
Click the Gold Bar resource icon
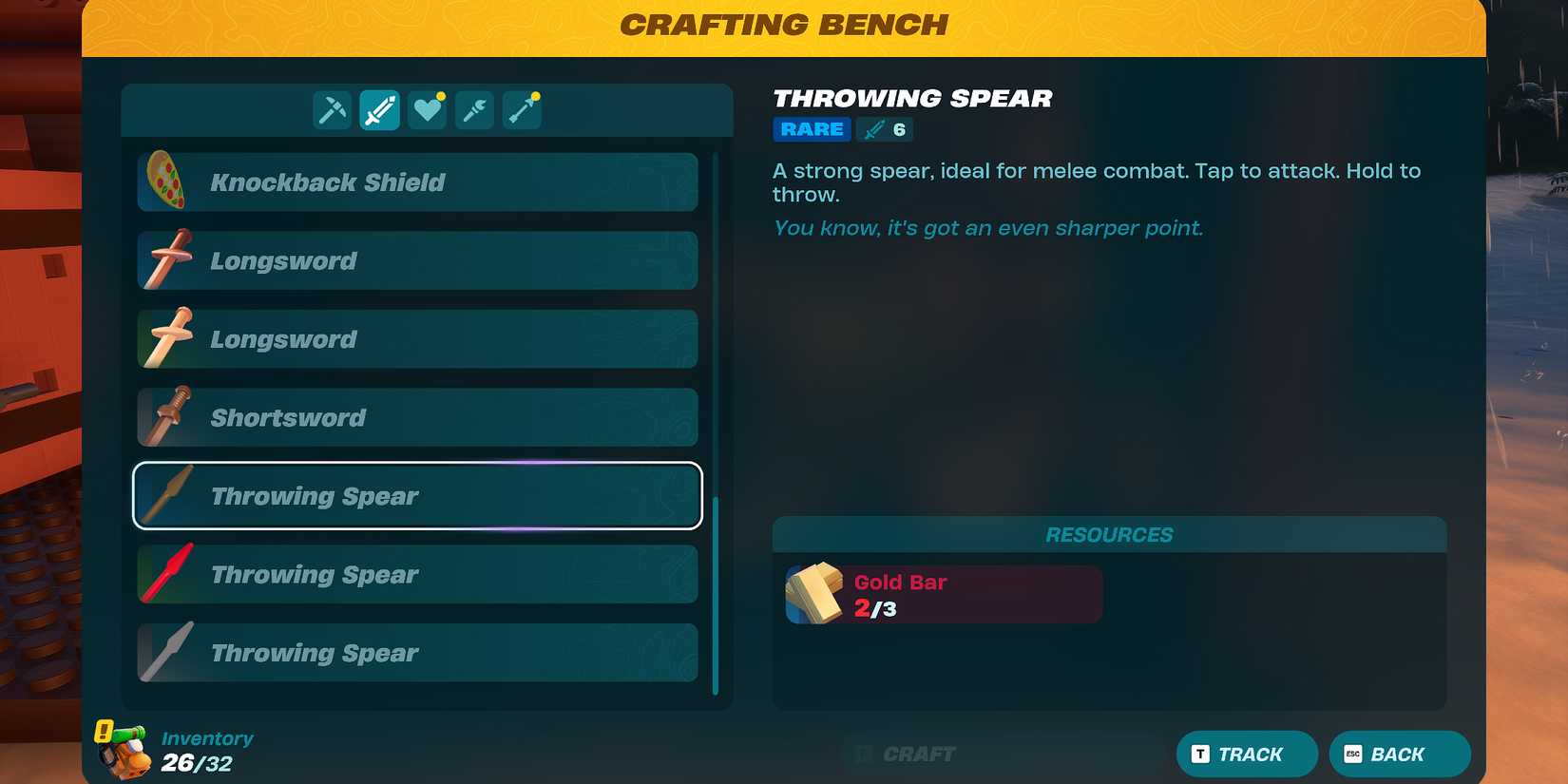tap(813, 593)
